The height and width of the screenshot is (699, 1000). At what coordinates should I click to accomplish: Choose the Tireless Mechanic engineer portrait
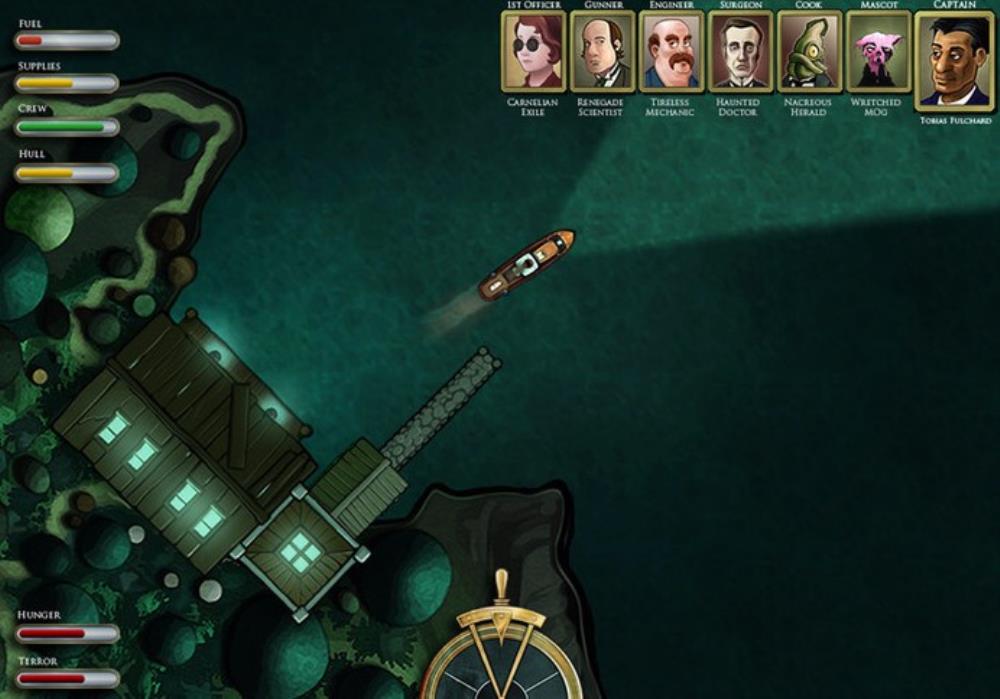(672, 51)
